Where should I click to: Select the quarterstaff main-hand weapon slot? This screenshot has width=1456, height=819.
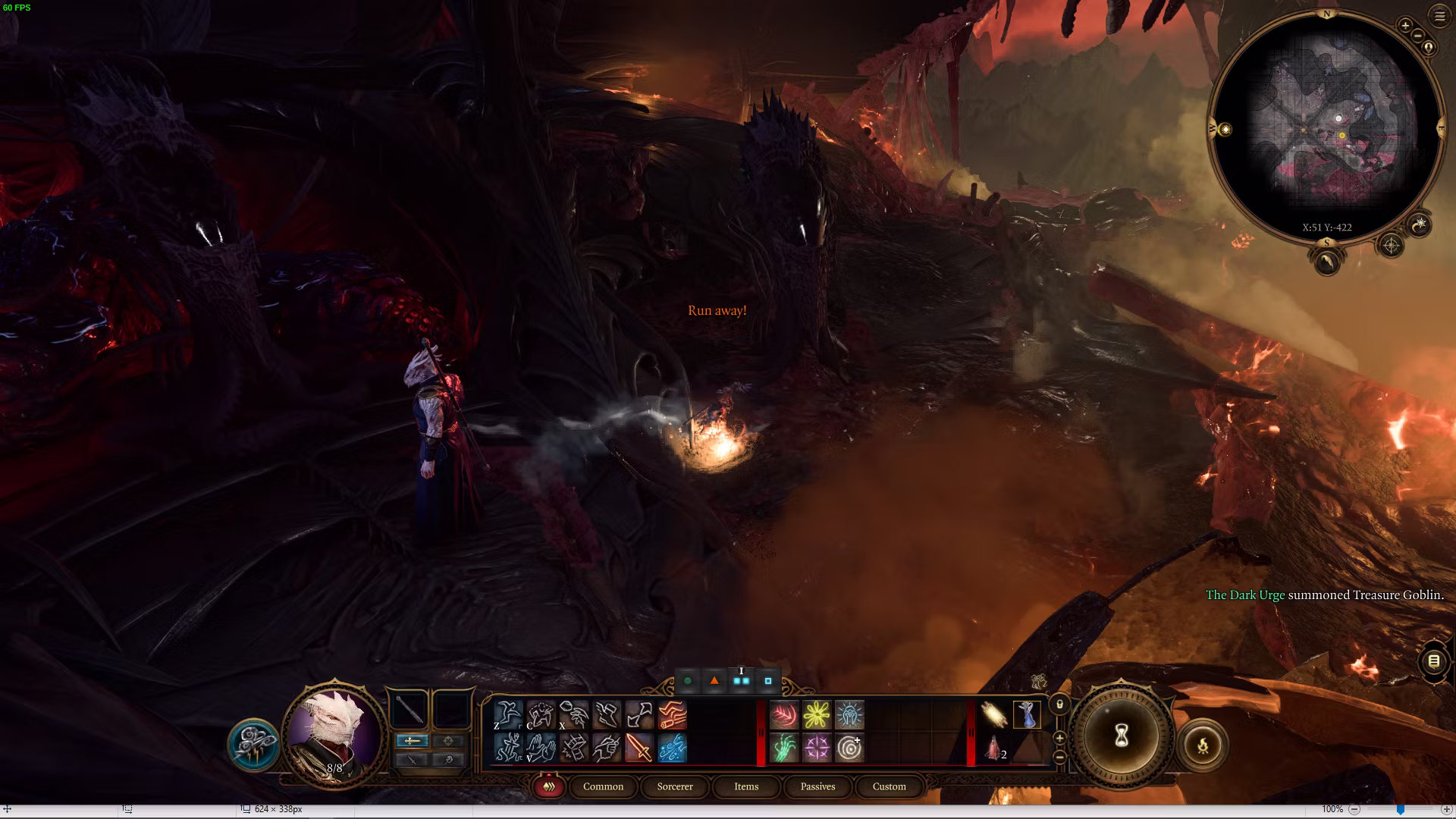coord(409,711)
